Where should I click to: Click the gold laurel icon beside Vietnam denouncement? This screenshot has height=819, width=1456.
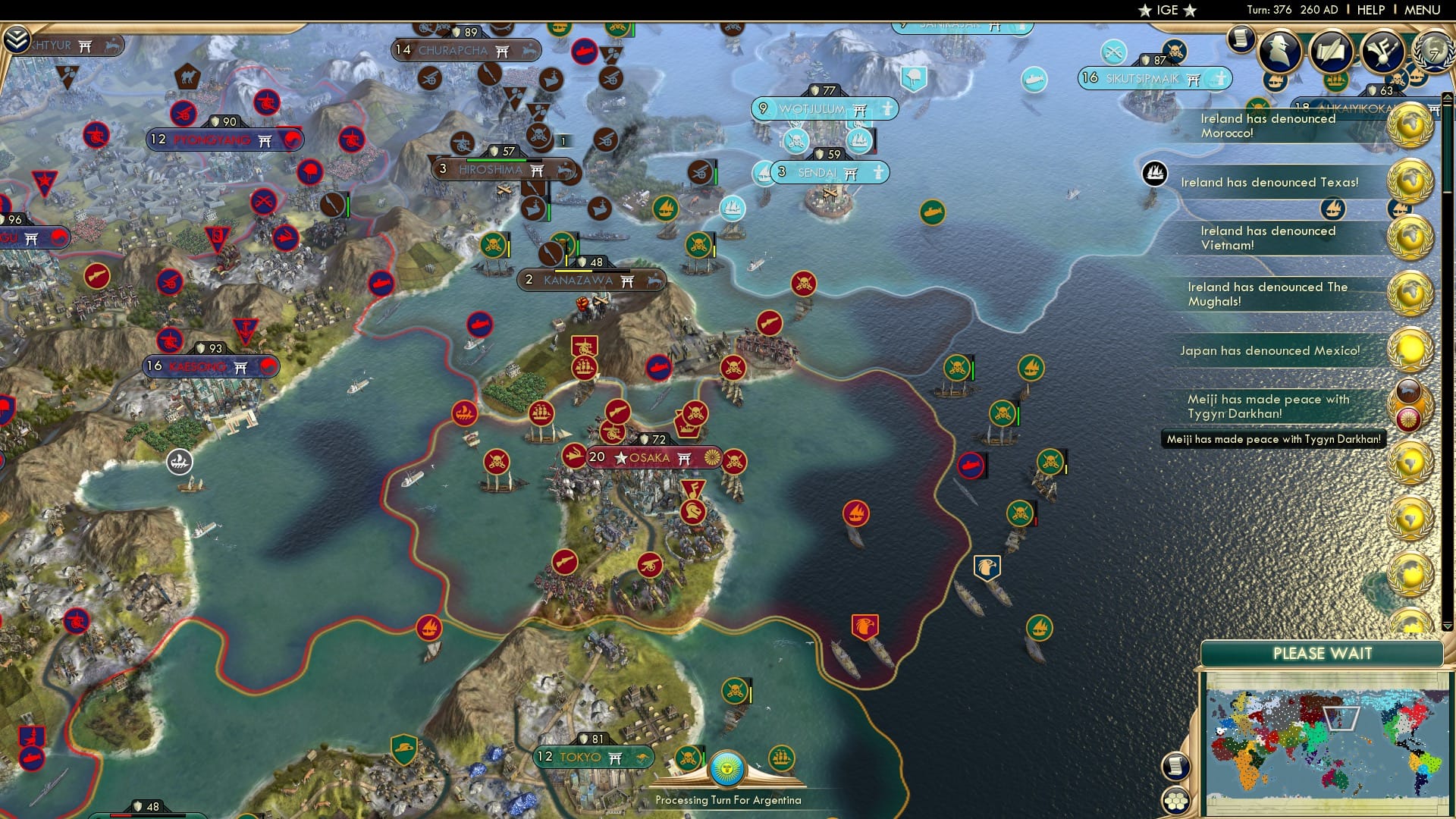pyautogui.click(x=1410, y=239)
